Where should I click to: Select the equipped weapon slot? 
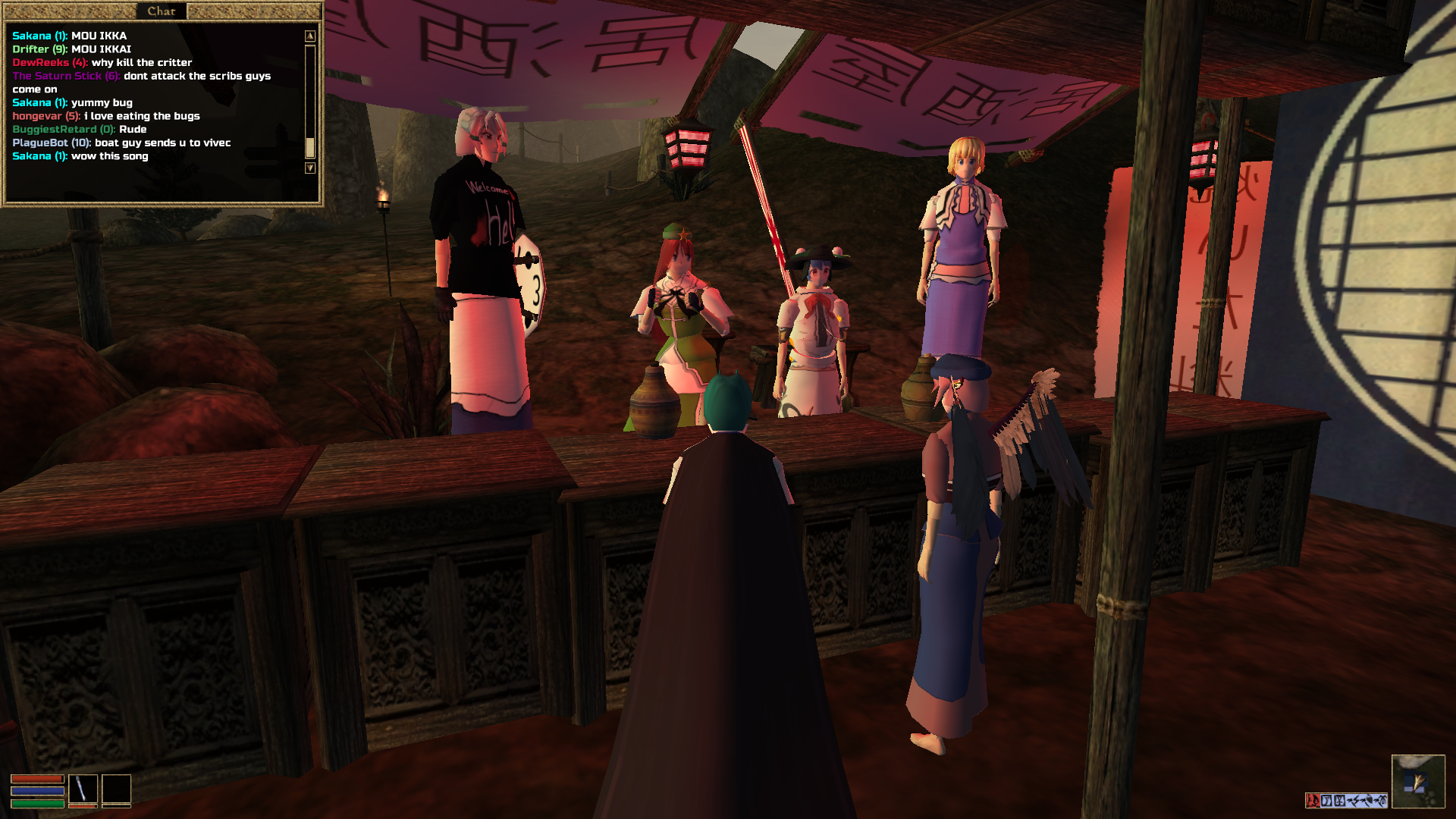(x=83, y=789)
